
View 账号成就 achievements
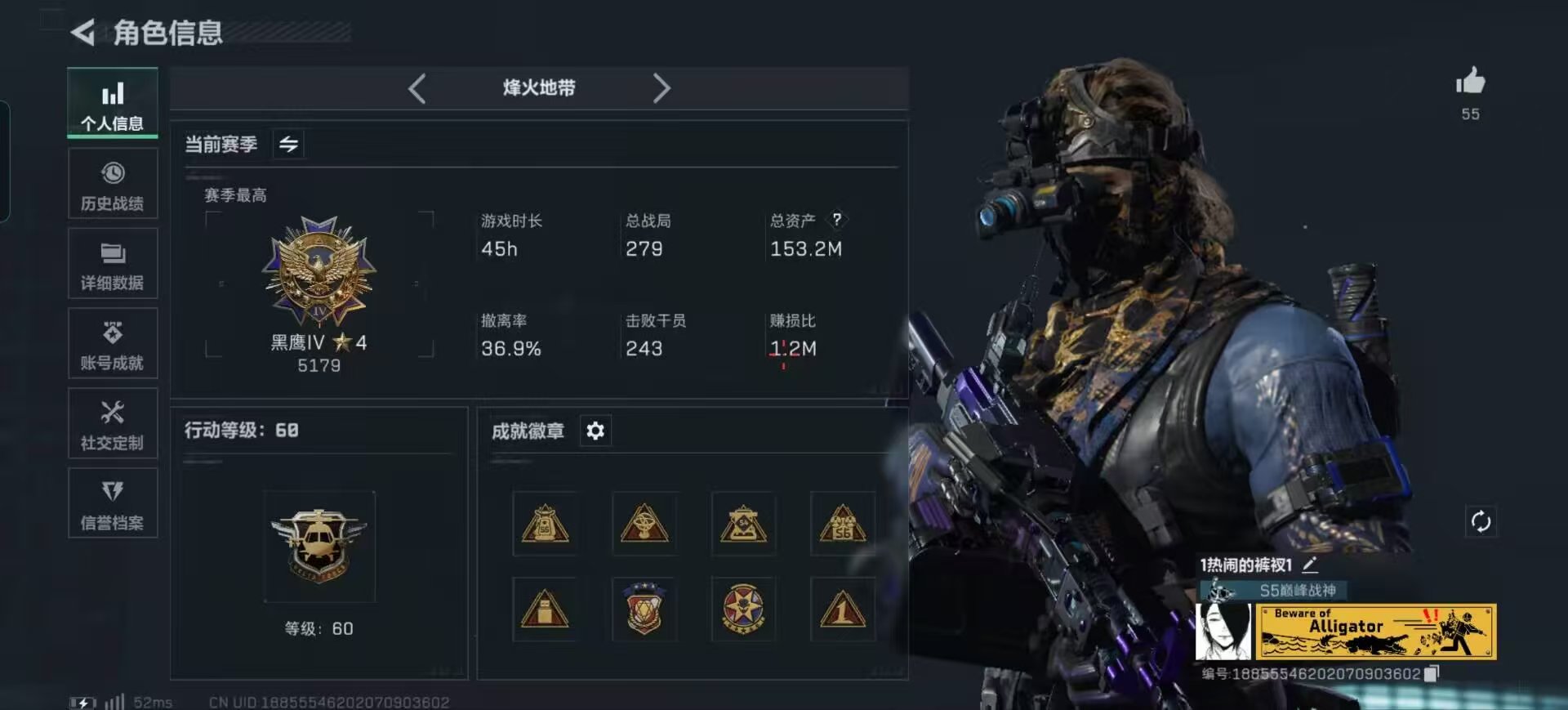pos(113,343)
